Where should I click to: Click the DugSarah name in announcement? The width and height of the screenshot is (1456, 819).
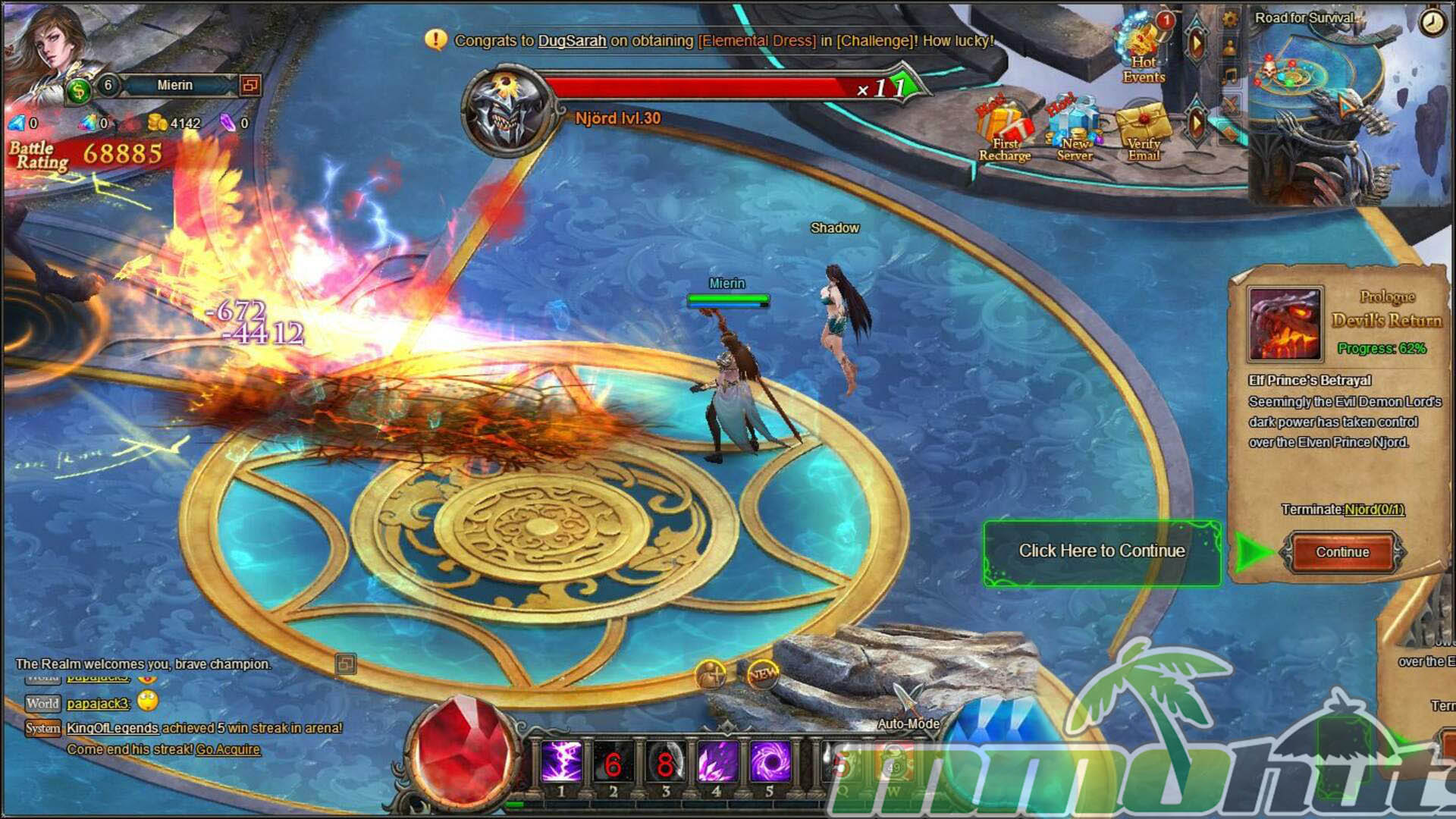[x=572, y=41]
